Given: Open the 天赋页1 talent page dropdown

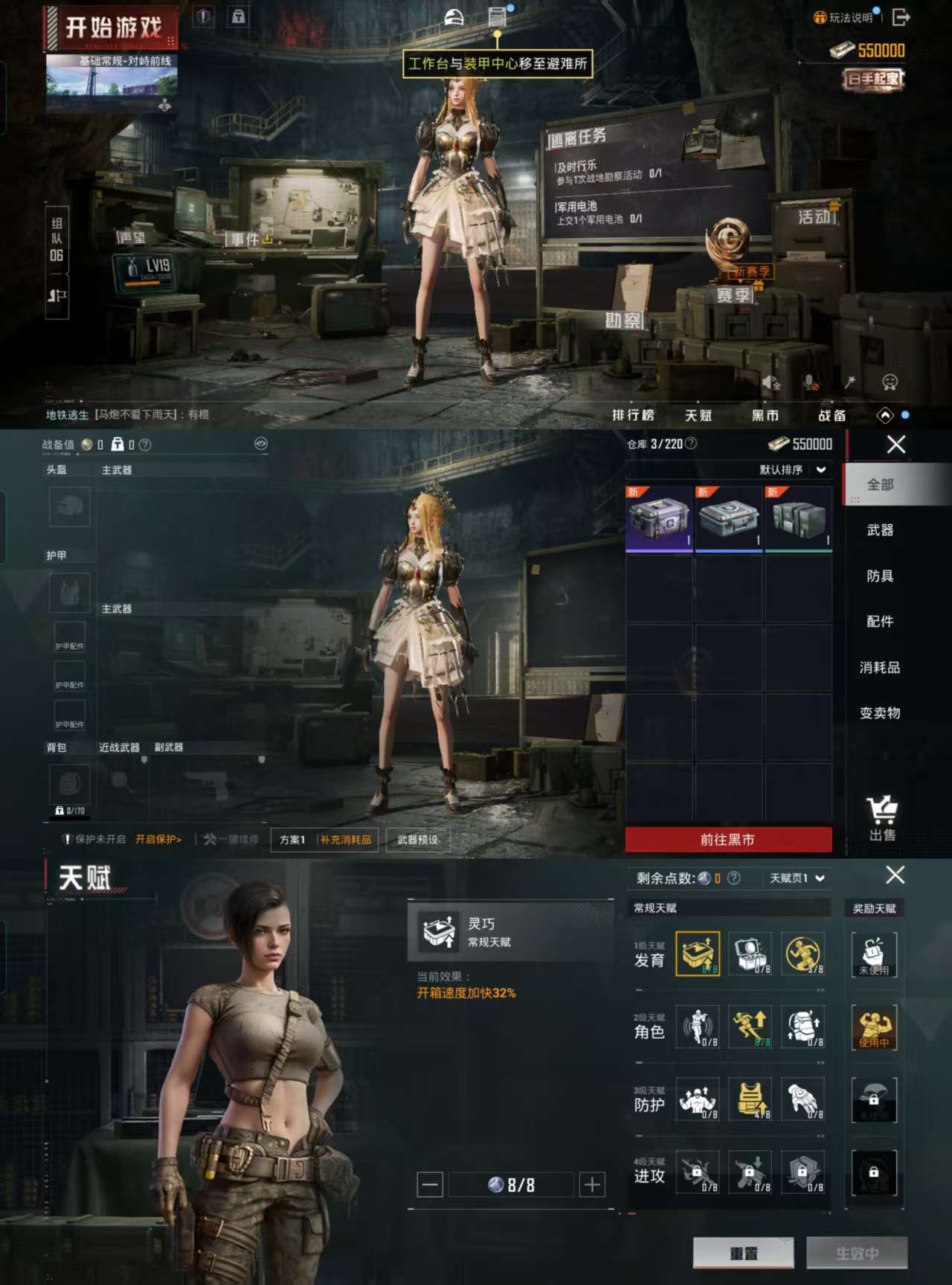Looking at the screenshot, I should pos(797,878).
